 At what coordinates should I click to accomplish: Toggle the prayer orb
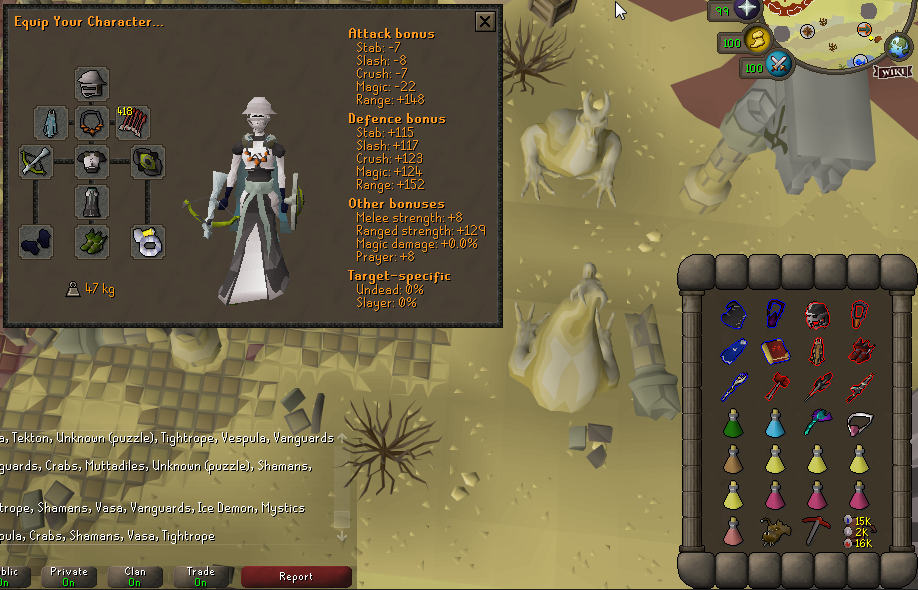(746, 11)
